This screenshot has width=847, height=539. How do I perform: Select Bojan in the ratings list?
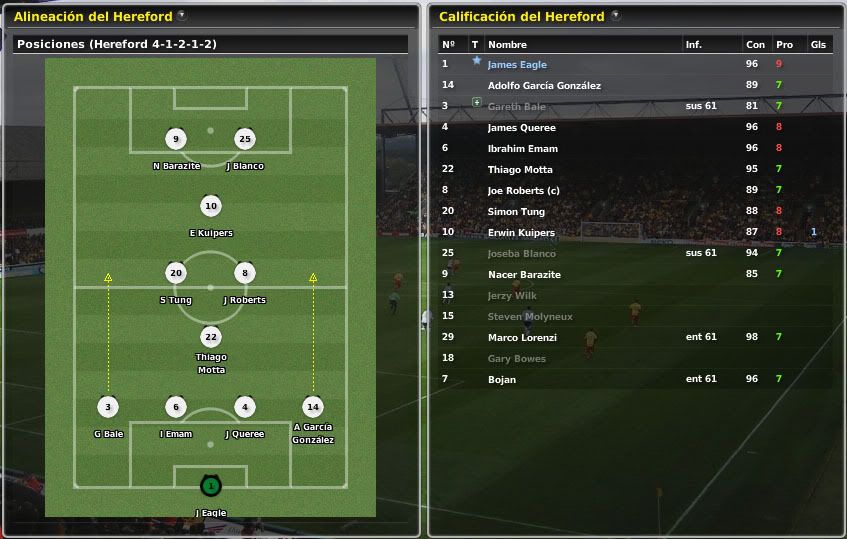tap(501, 380)
